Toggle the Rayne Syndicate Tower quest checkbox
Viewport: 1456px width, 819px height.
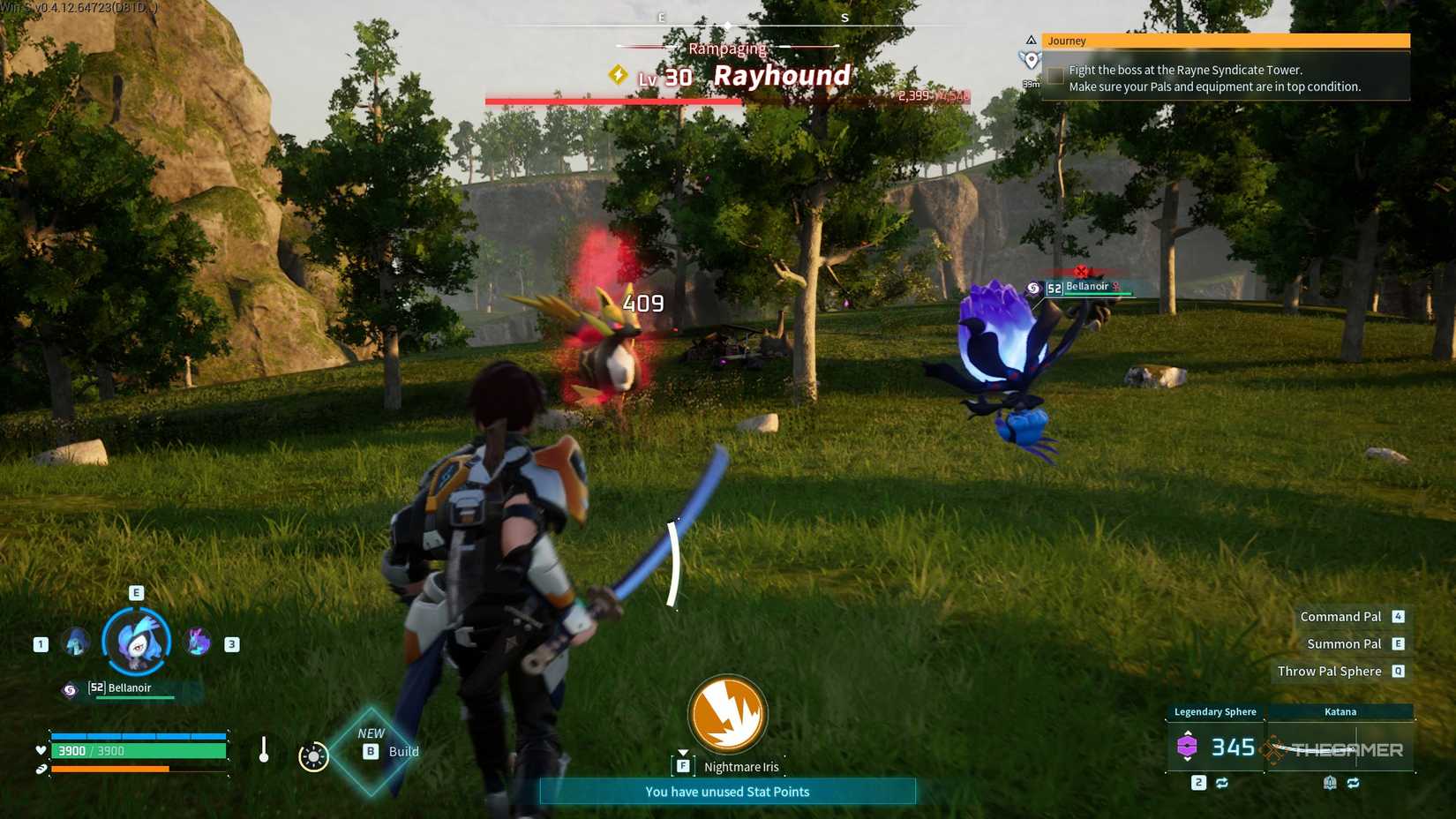1055,74
